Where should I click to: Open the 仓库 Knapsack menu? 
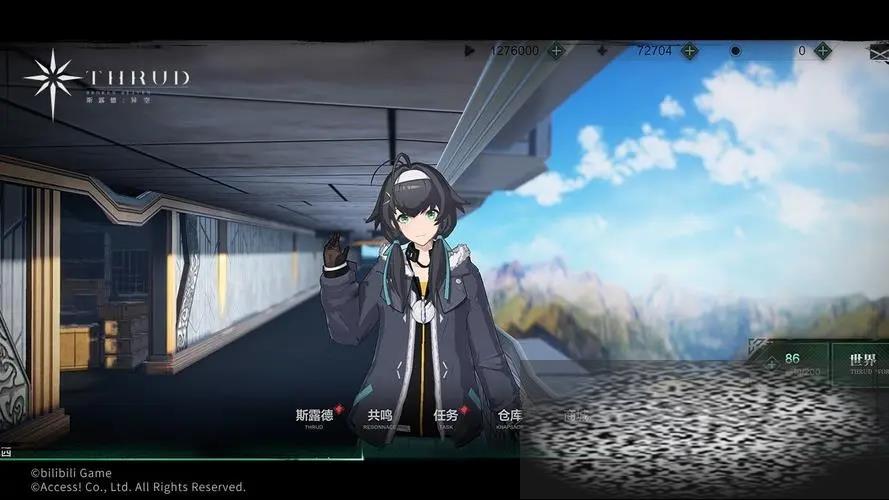(x=509, y=416)
